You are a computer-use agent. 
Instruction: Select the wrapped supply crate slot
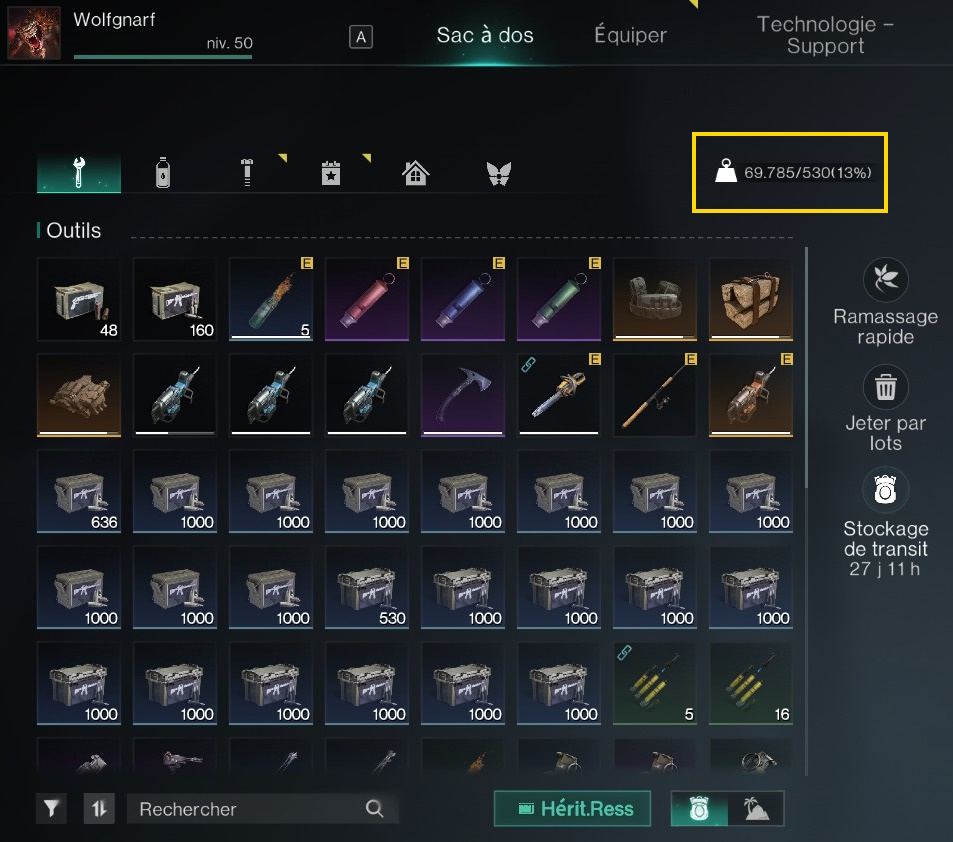[750, 297]
